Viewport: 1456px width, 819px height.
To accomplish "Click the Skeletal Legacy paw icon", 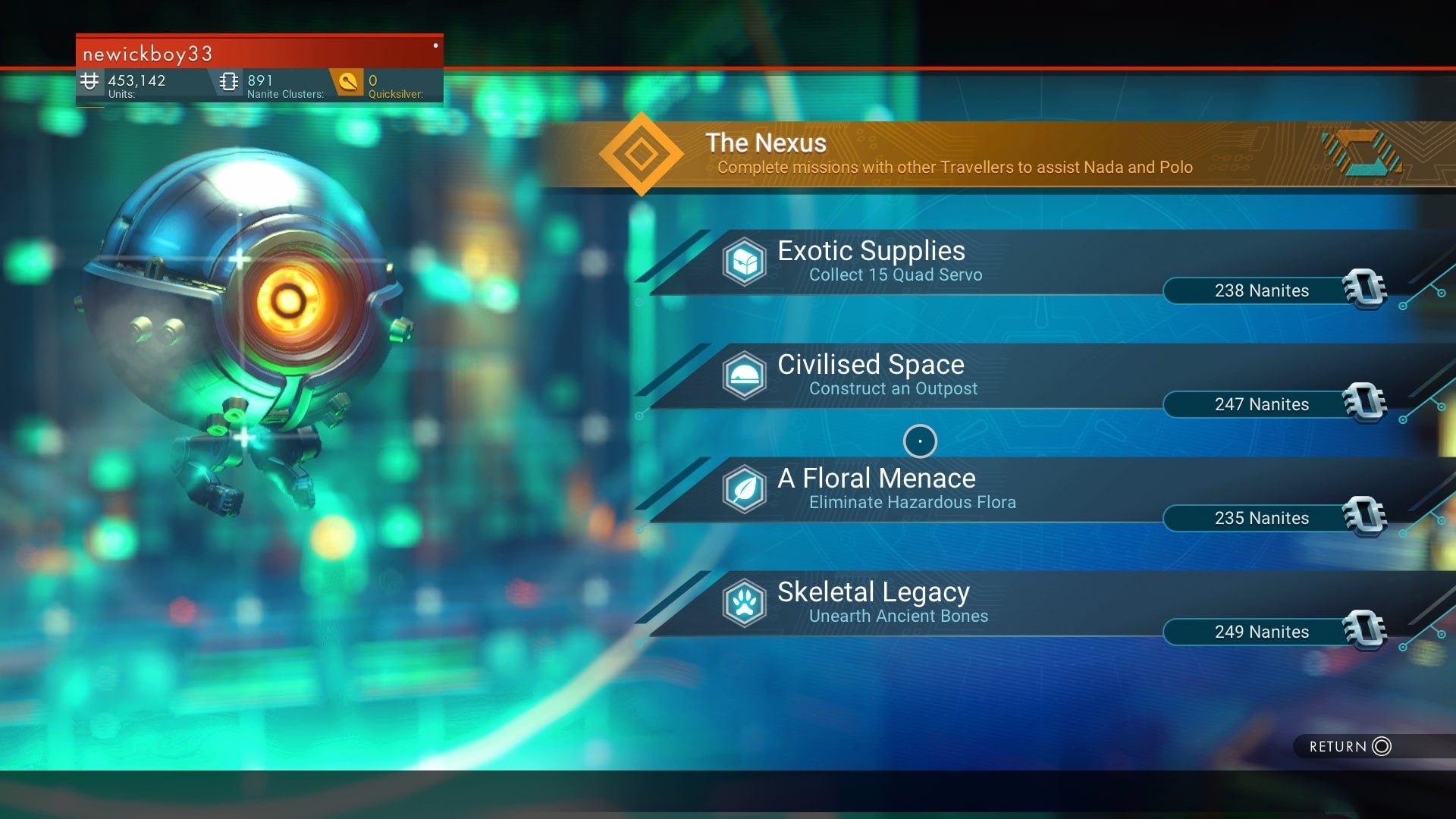I will click(745, 603).
